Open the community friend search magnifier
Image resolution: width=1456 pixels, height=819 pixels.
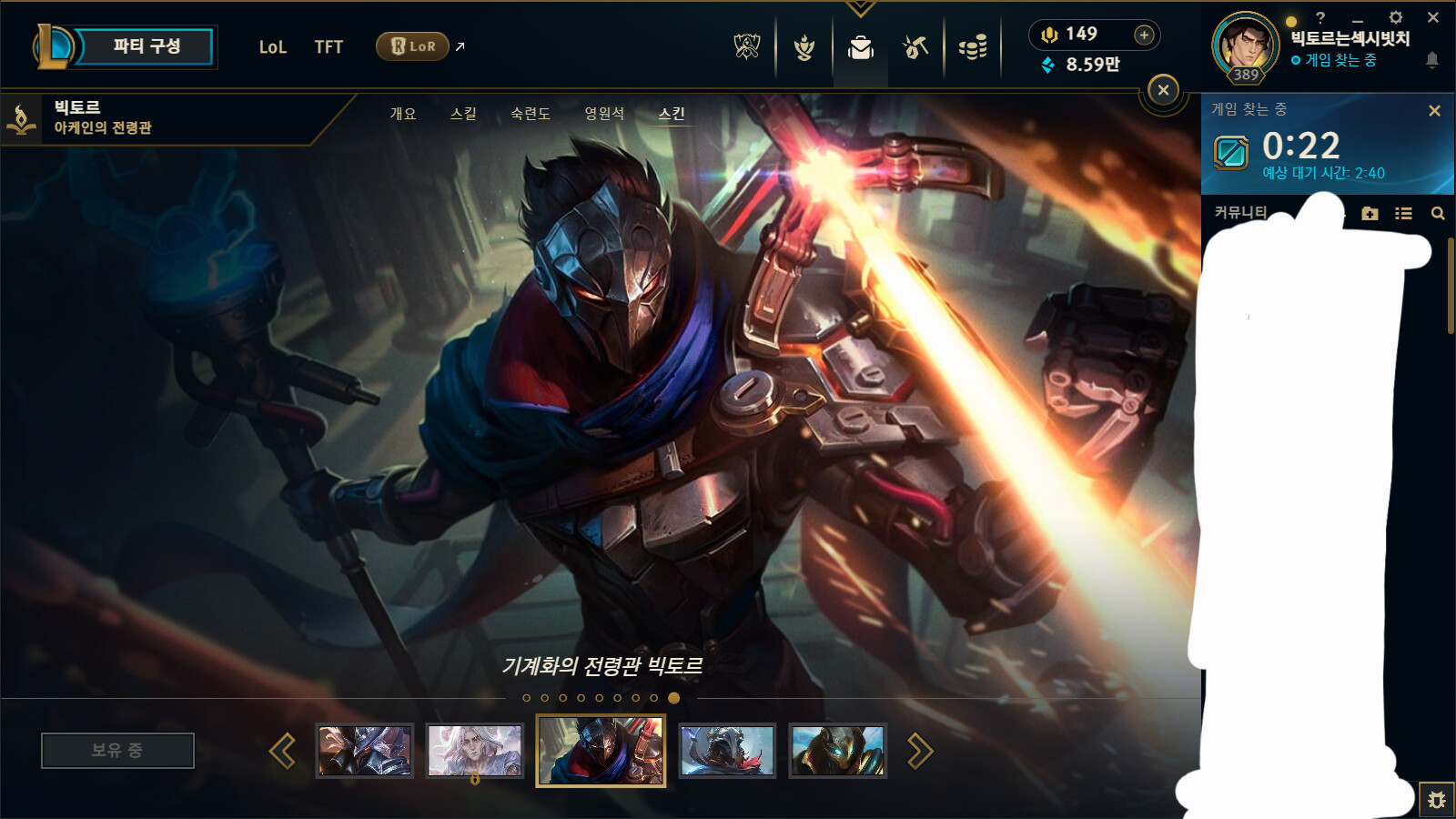click(x=1438, y=214)
